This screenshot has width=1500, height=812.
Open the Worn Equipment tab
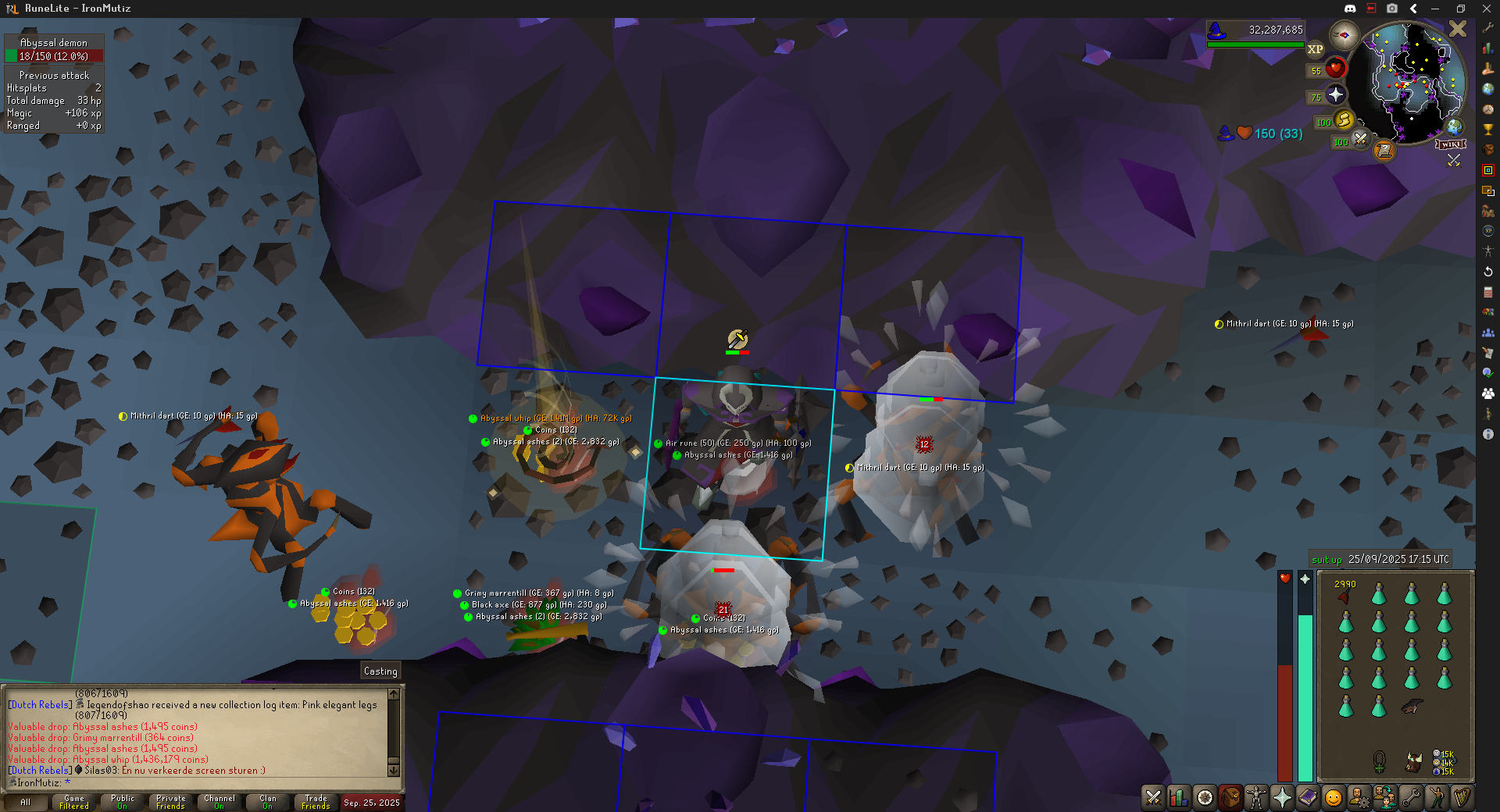[x=1255, y=797]
